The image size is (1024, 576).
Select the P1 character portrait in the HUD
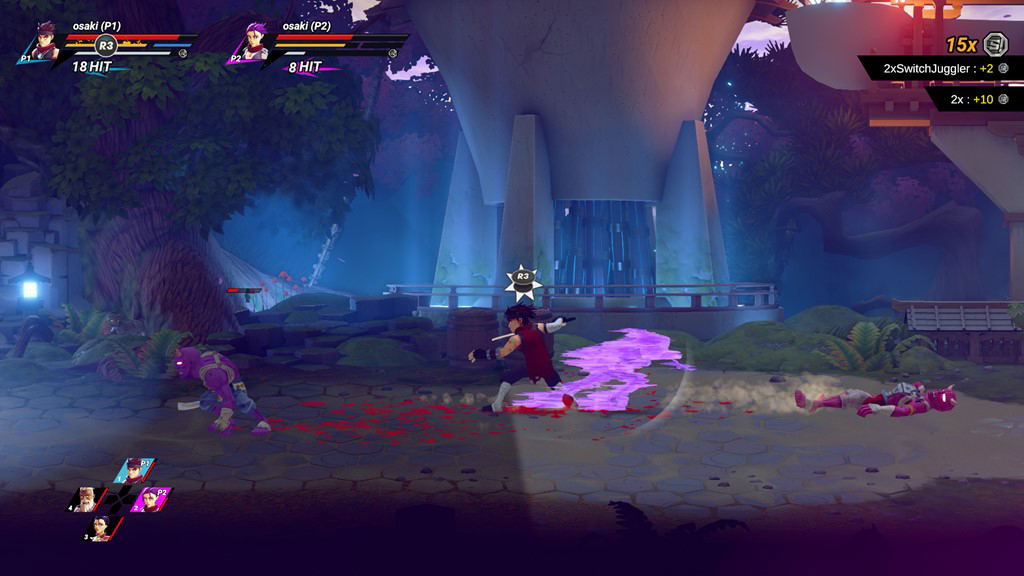point(43,44)
